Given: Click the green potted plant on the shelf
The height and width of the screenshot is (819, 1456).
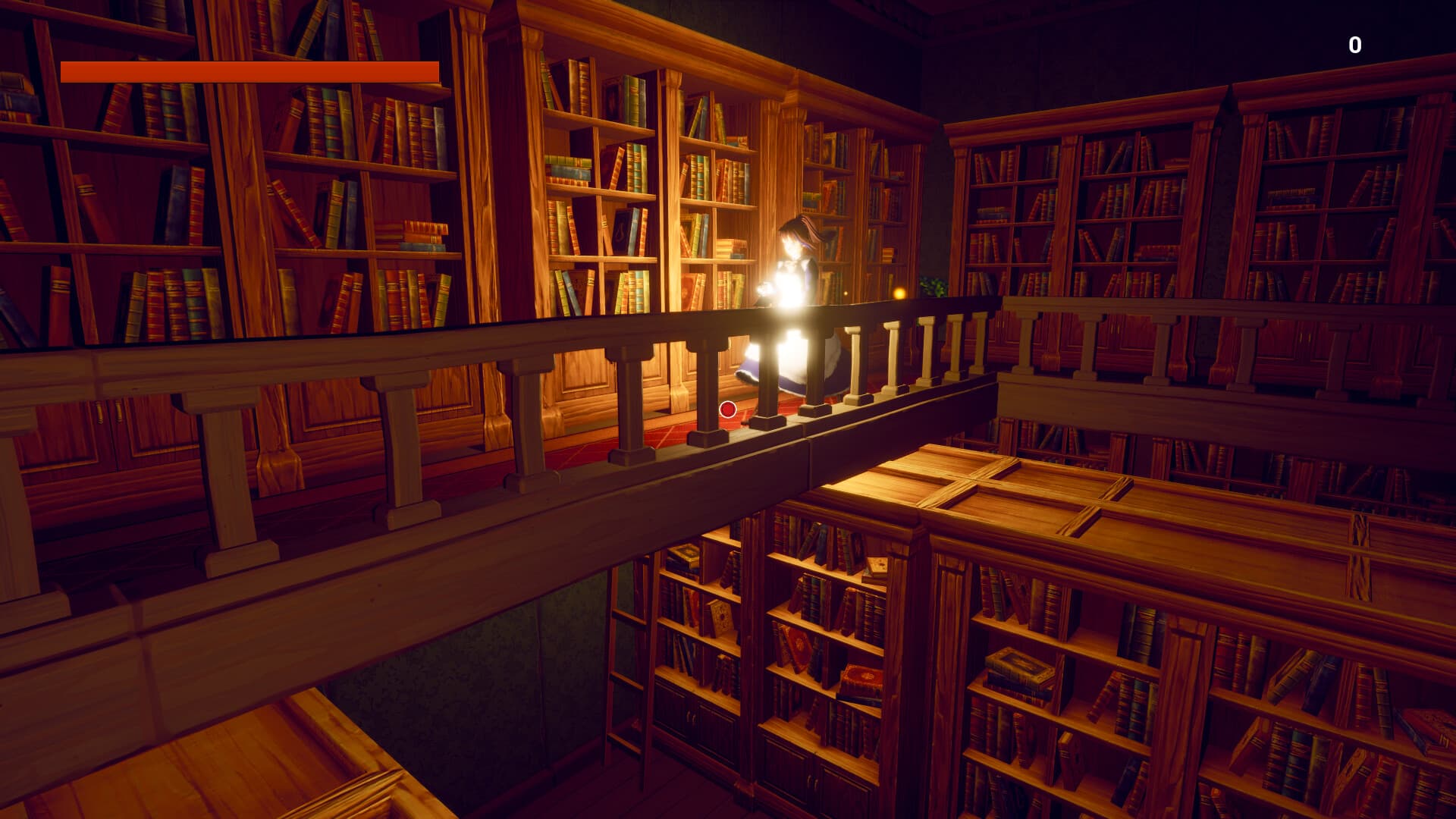Looking at the screenshot, I should [x=933, y=287].
